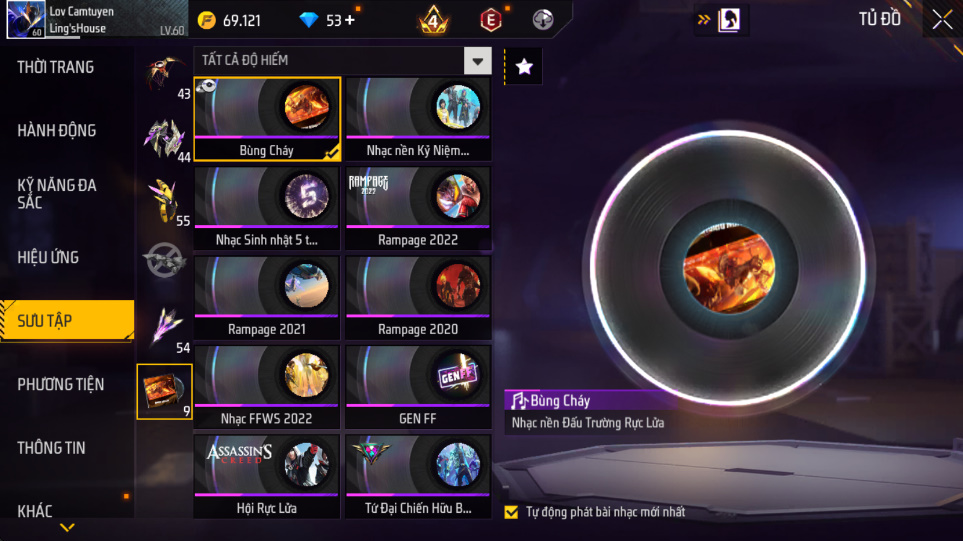Open the Thời Trang category
The width and height of the screenshot is (963, 541).
tap(56, 67)
